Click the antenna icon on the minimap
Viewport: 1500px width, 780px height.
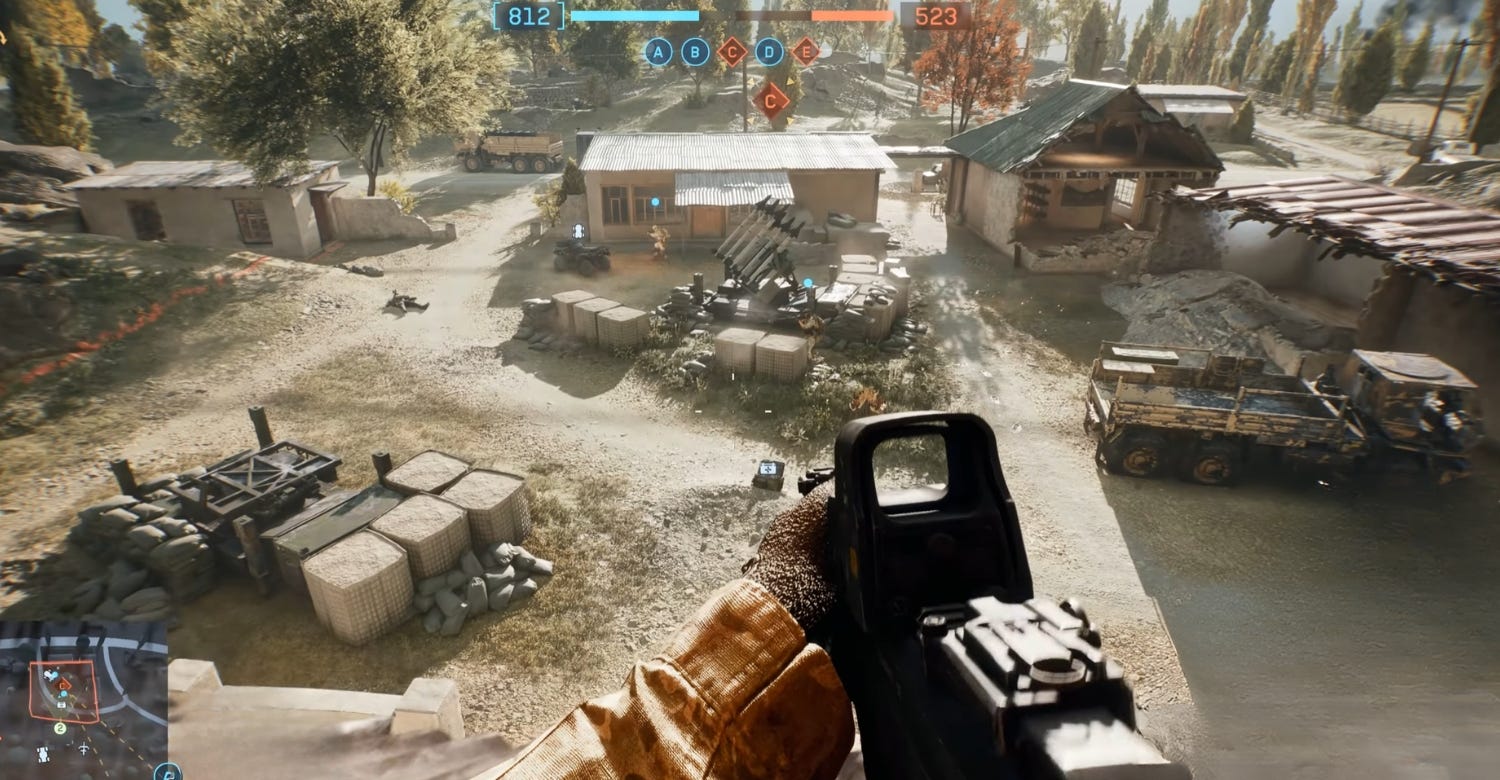[x=84, y=750]
